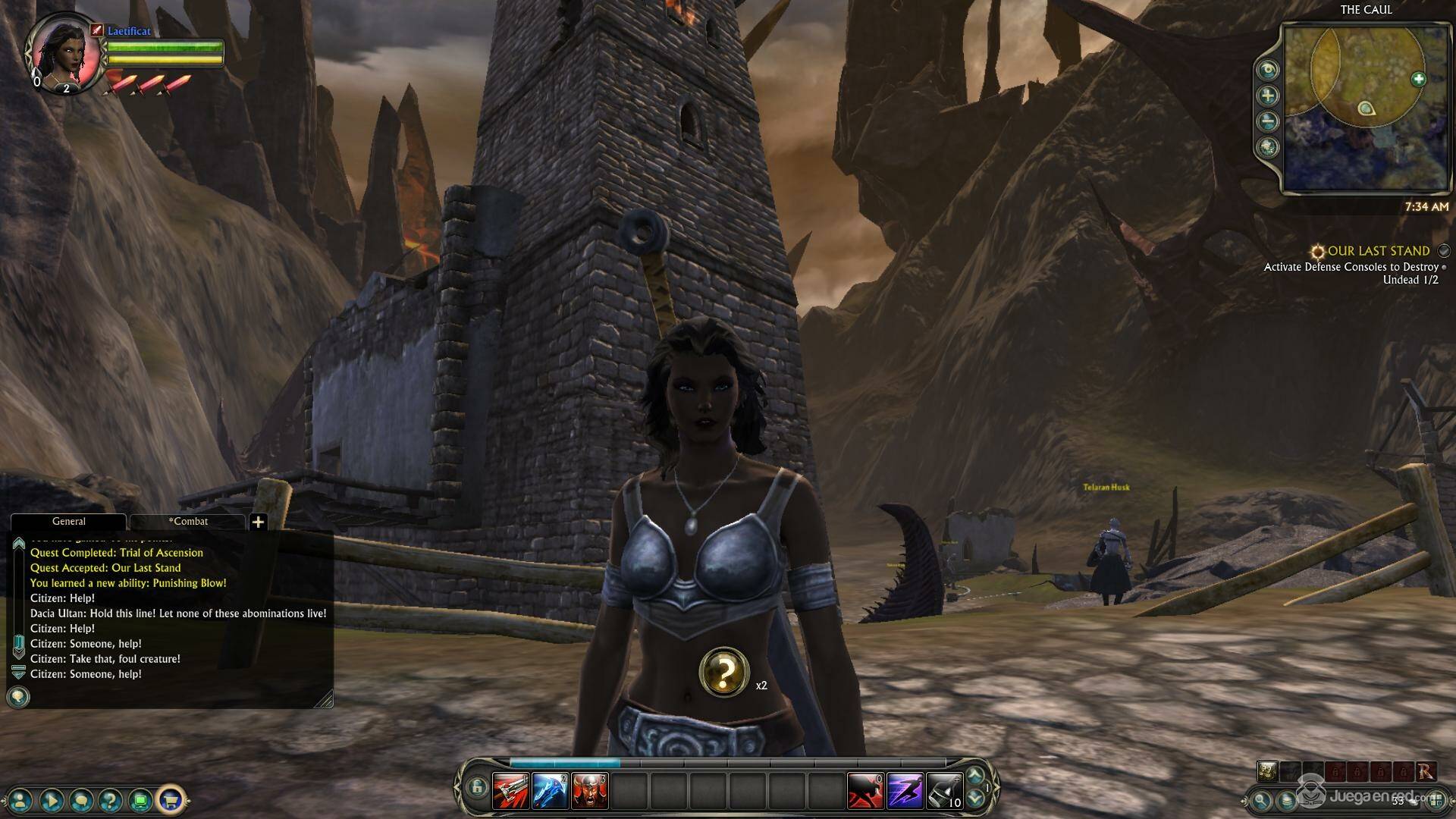Click the Laetificat character portrait

pos(64,53)
